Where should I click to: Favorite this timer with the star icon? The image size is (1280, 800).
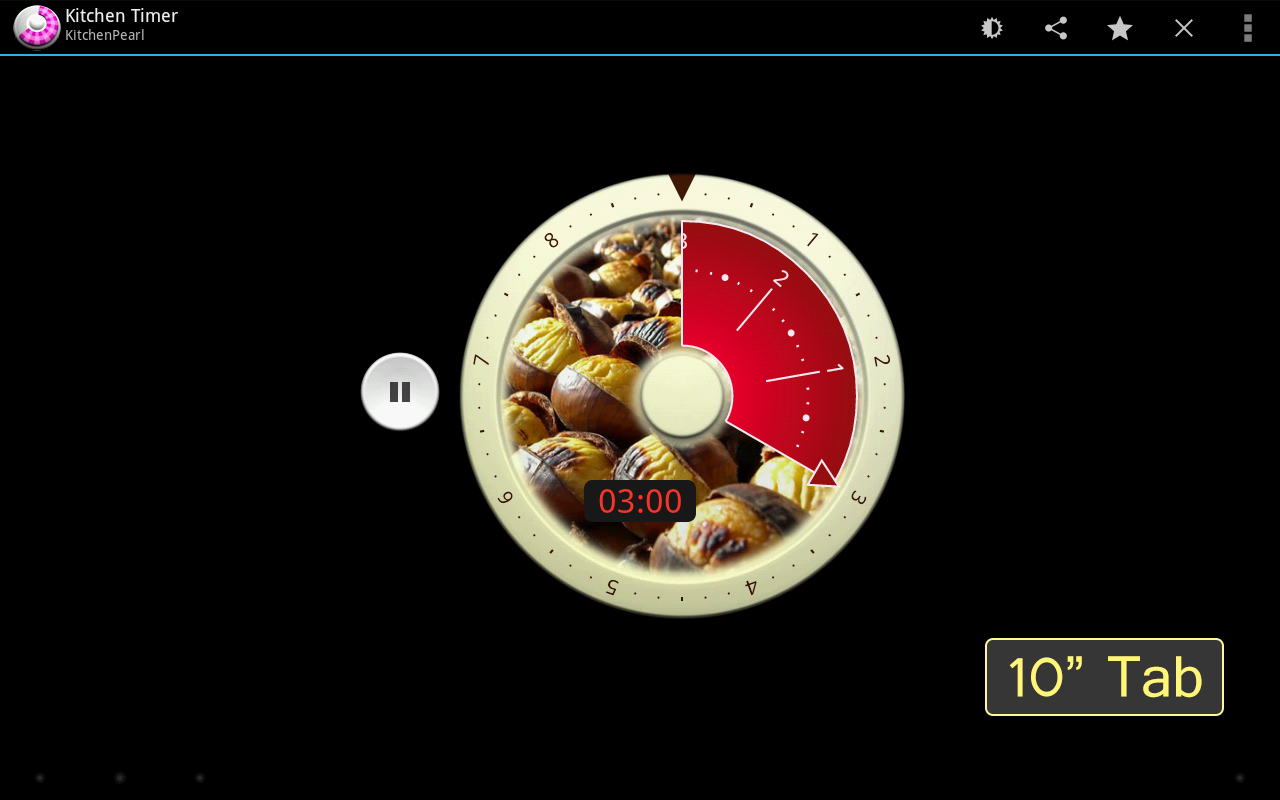pyautogui.click(x=1119, y=27)
